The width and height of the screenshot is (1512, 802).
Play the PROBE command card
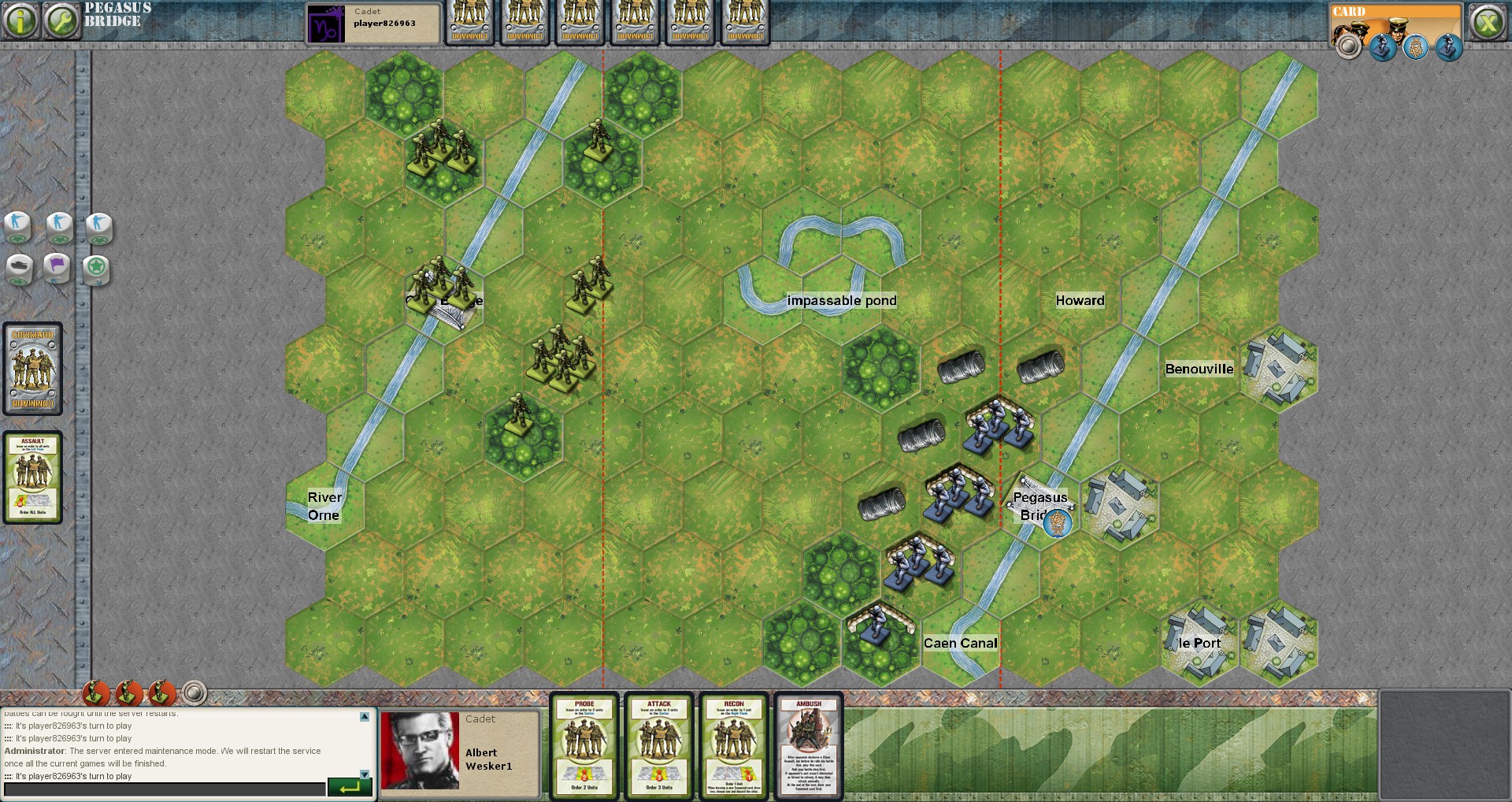(584, 747)
